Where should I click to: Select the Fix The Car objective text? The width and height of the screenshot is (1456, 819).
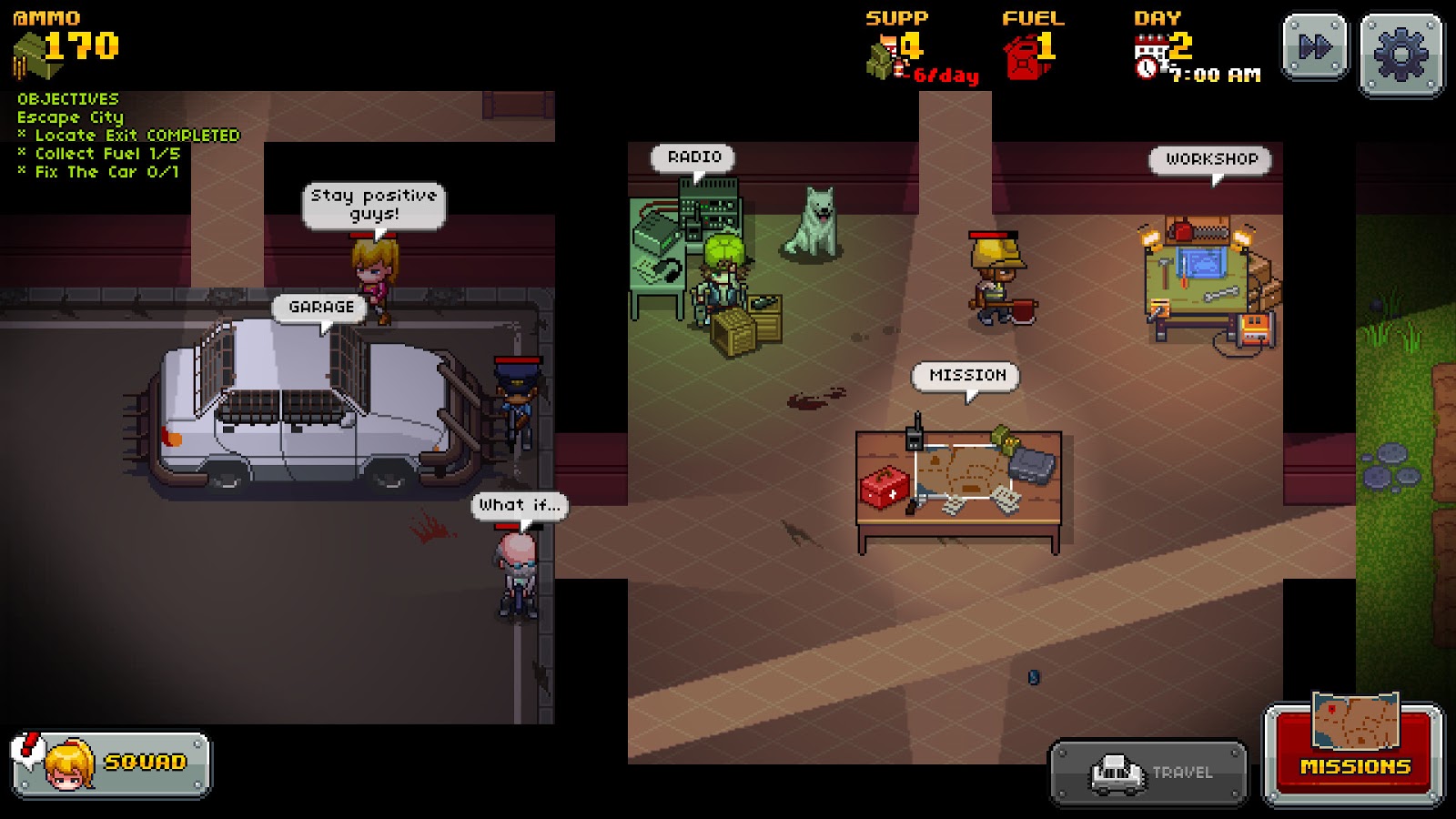99,171
